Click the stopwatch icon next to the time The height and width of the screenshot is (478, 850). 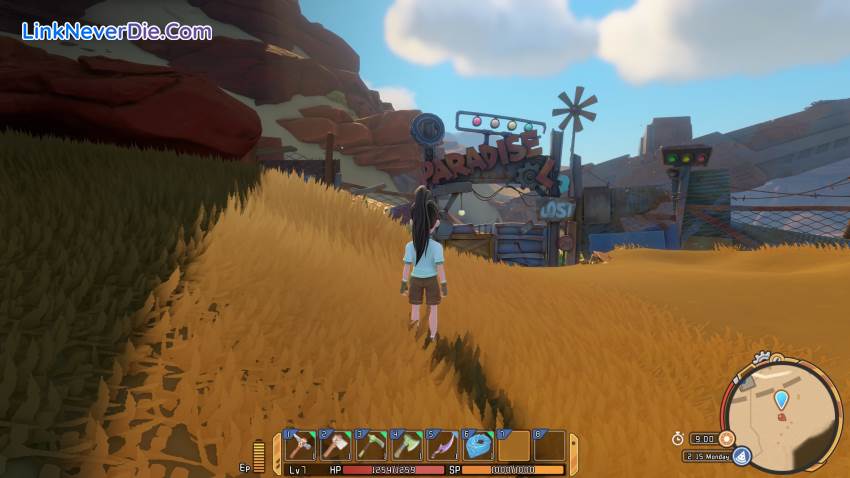coord(677,438)
